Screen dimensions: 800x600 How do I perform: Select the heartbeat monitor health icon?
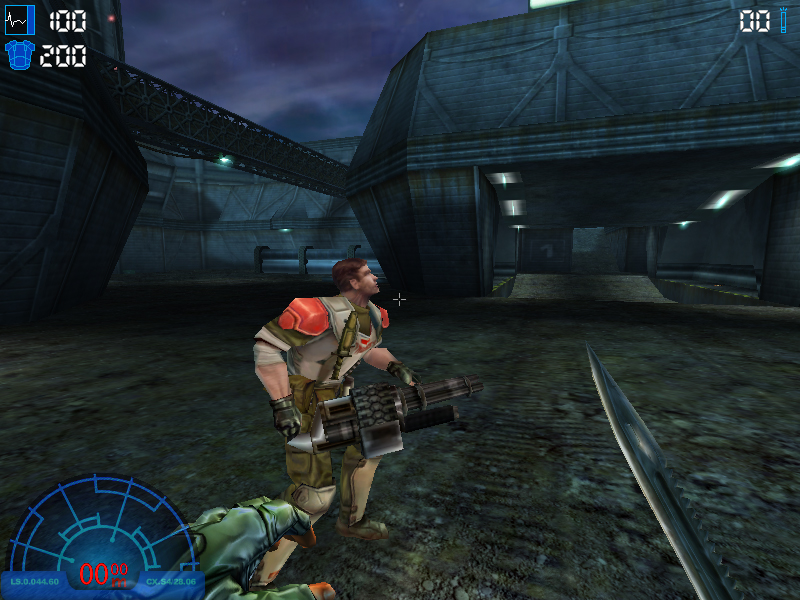[x=20, y=20]
